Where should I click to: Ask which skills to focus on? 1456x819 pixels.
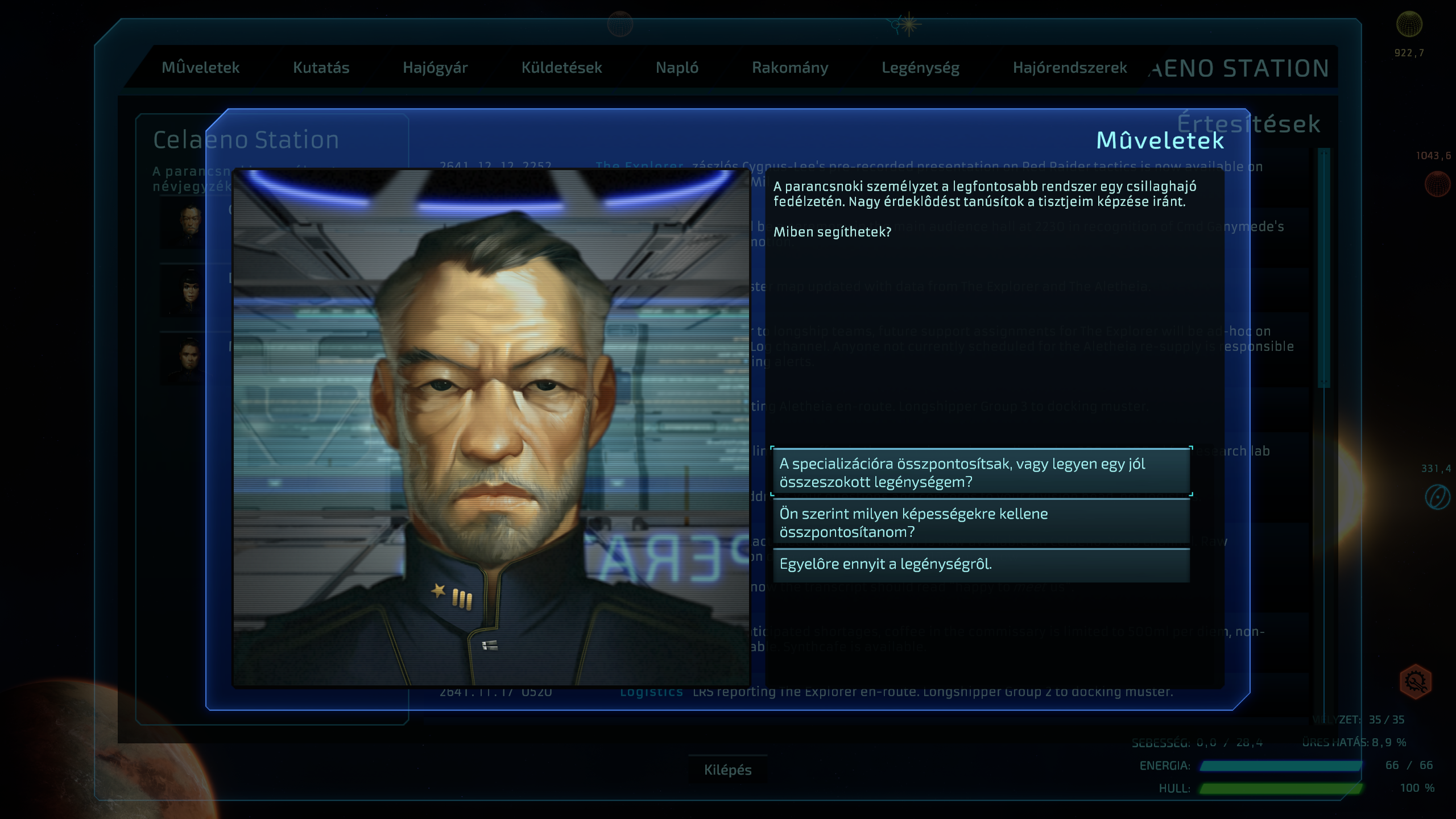981,523
